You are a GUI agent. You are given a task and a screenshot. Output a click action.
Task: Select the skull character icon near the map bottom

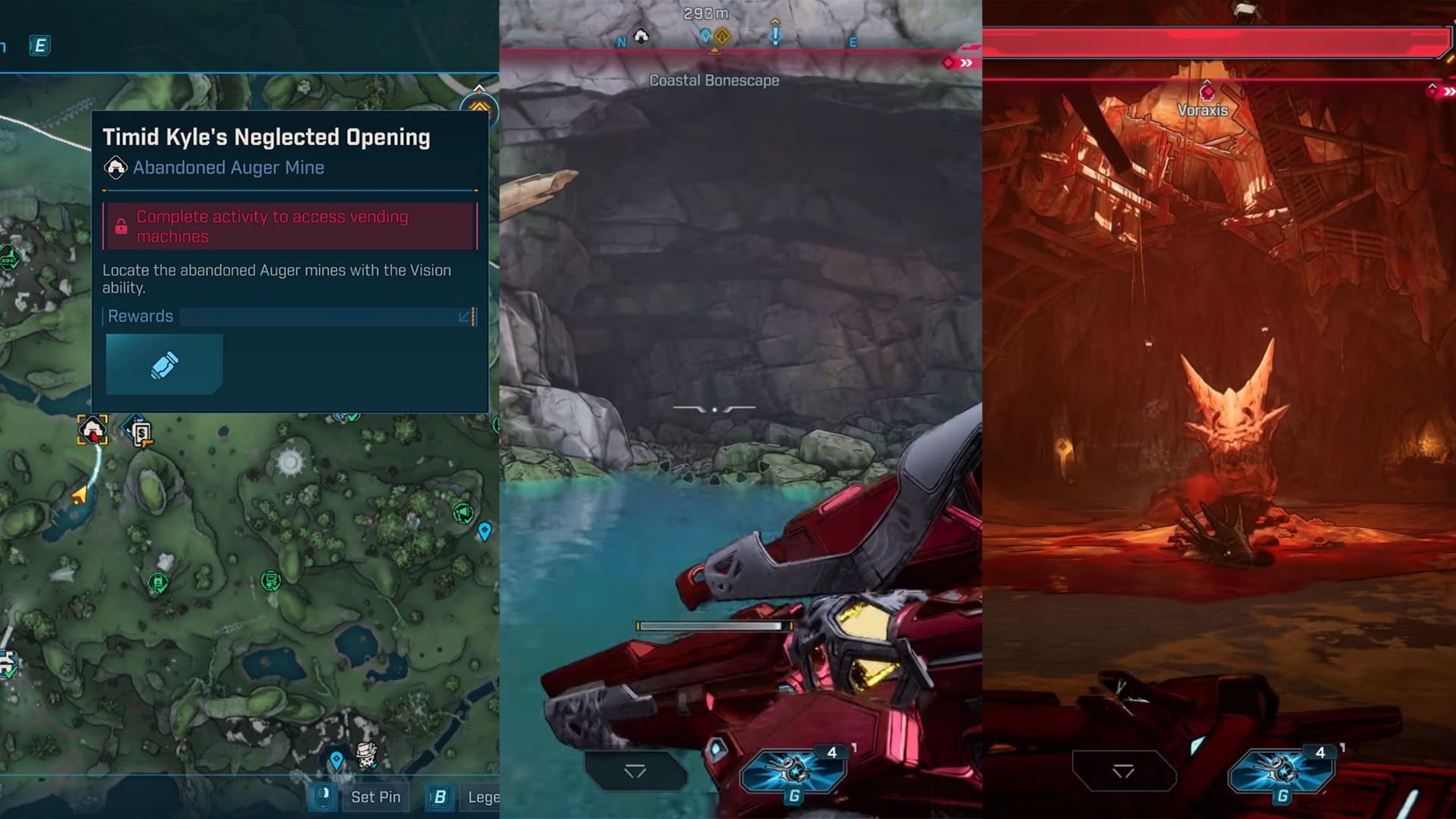tap(366, 755)
